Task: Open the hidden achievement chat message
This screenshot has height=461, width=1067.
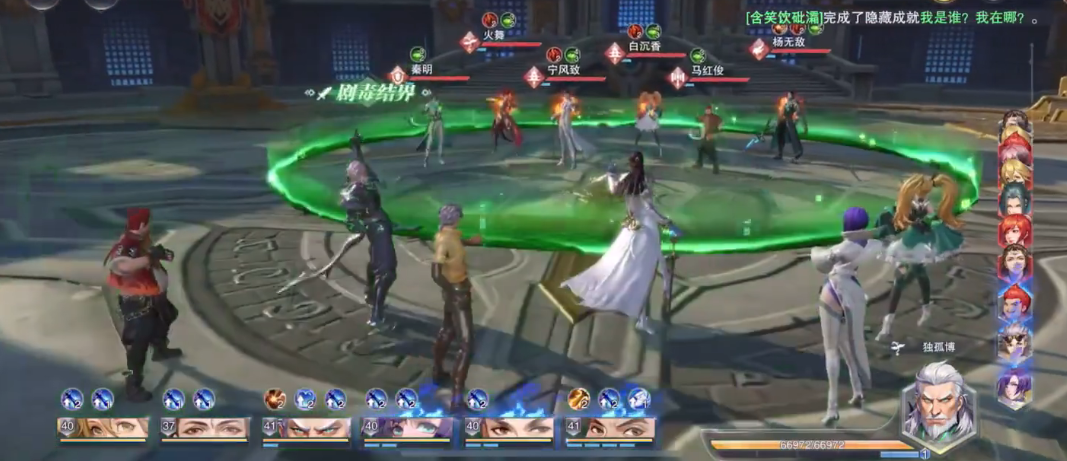Action: 892,18
